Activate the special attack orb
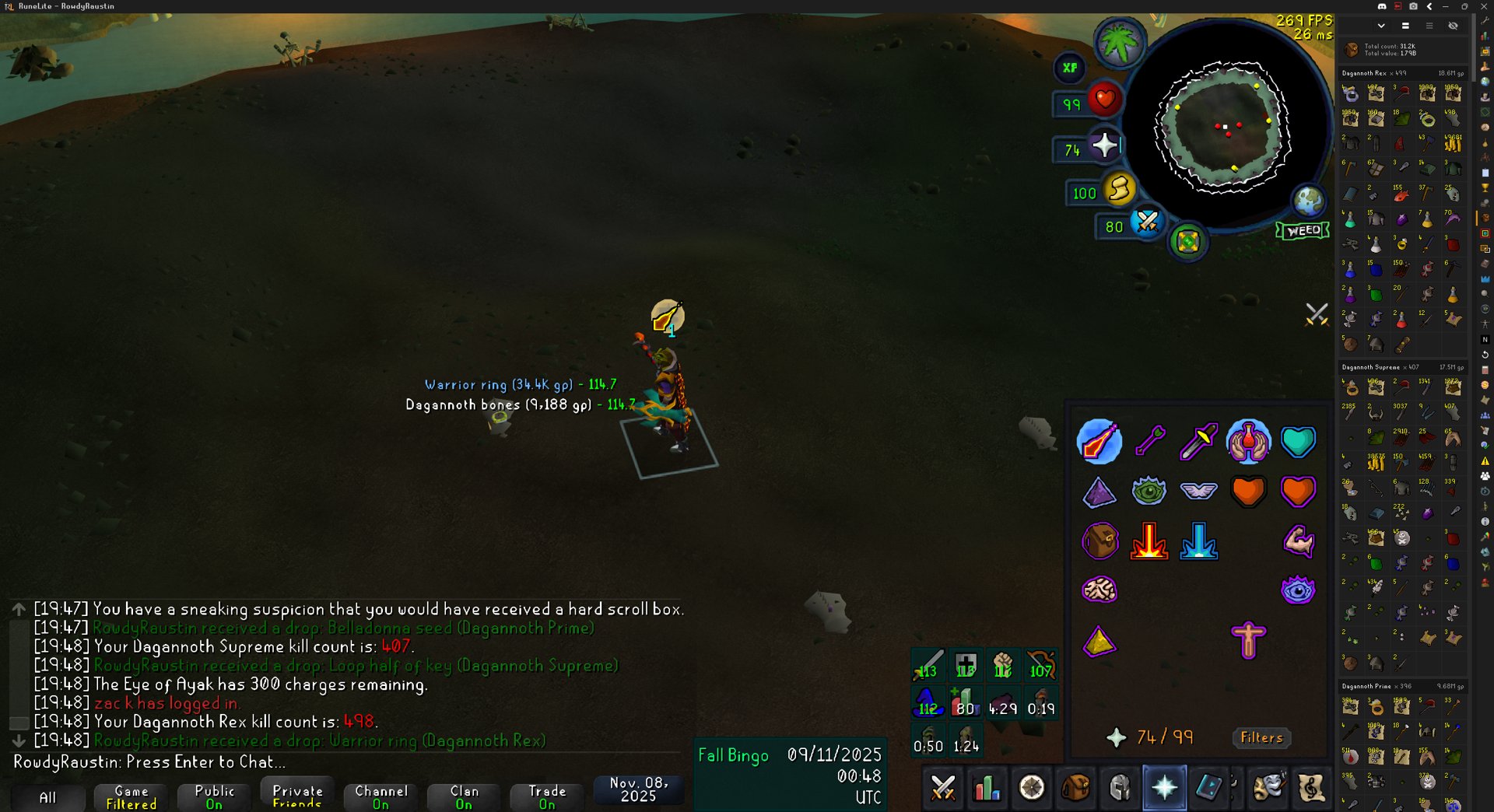 1146,223
